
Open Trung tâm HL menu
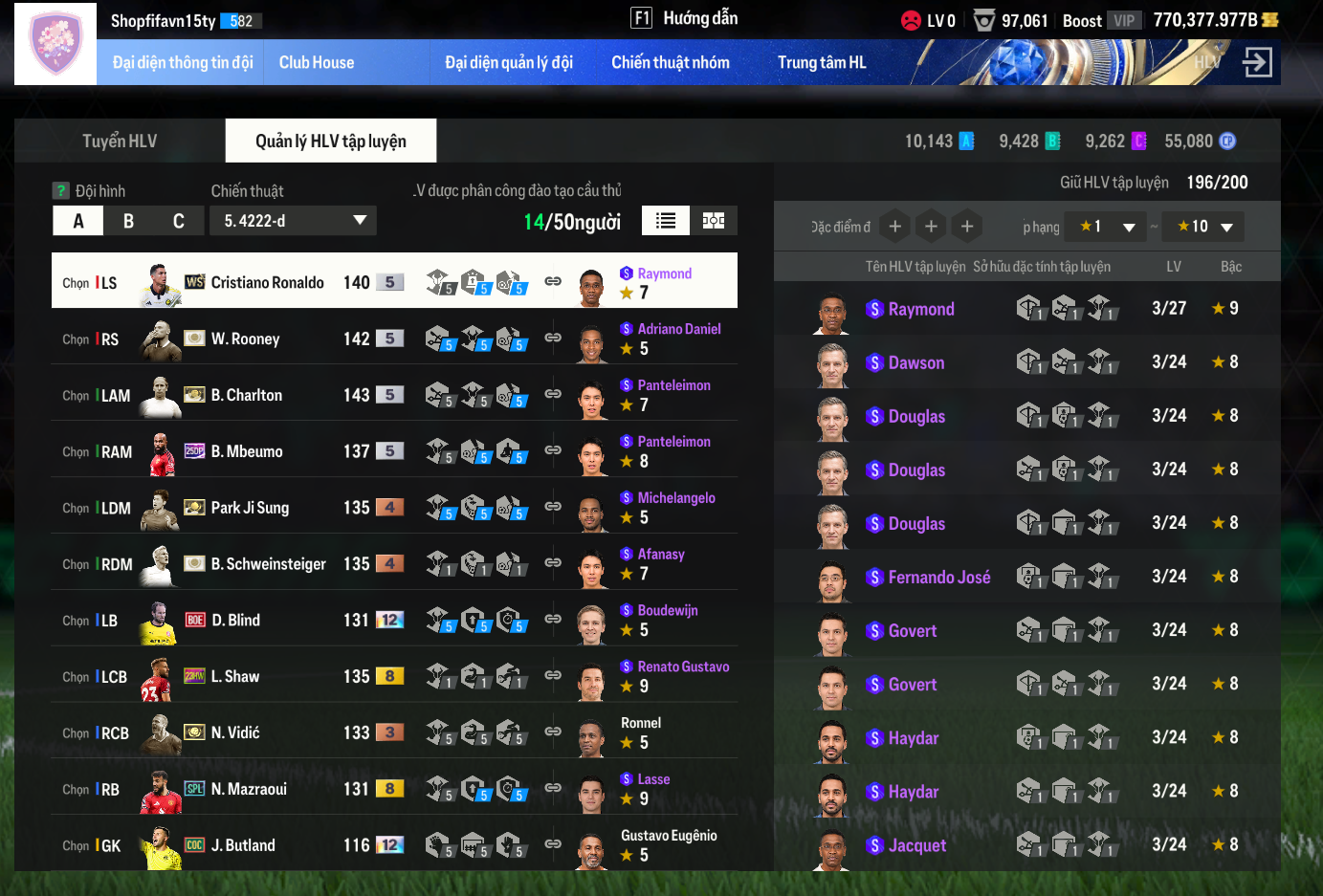point(822,63)
